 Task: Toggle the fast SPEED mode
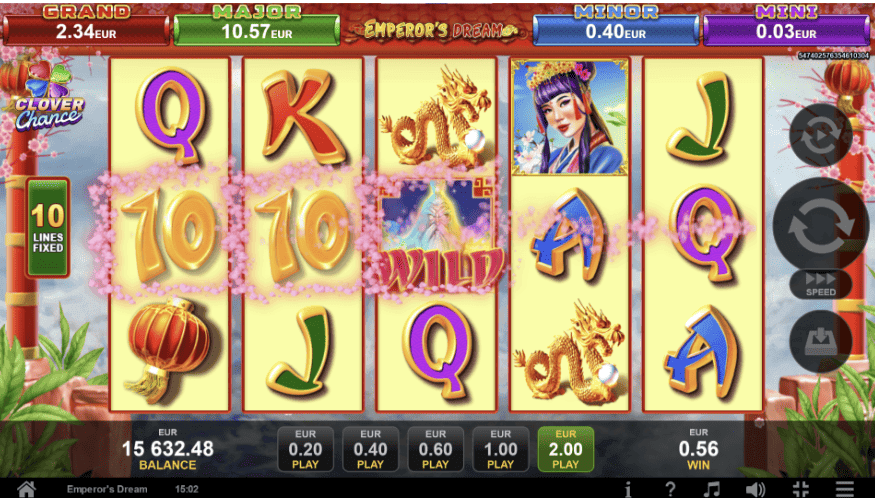coord(820,284)
